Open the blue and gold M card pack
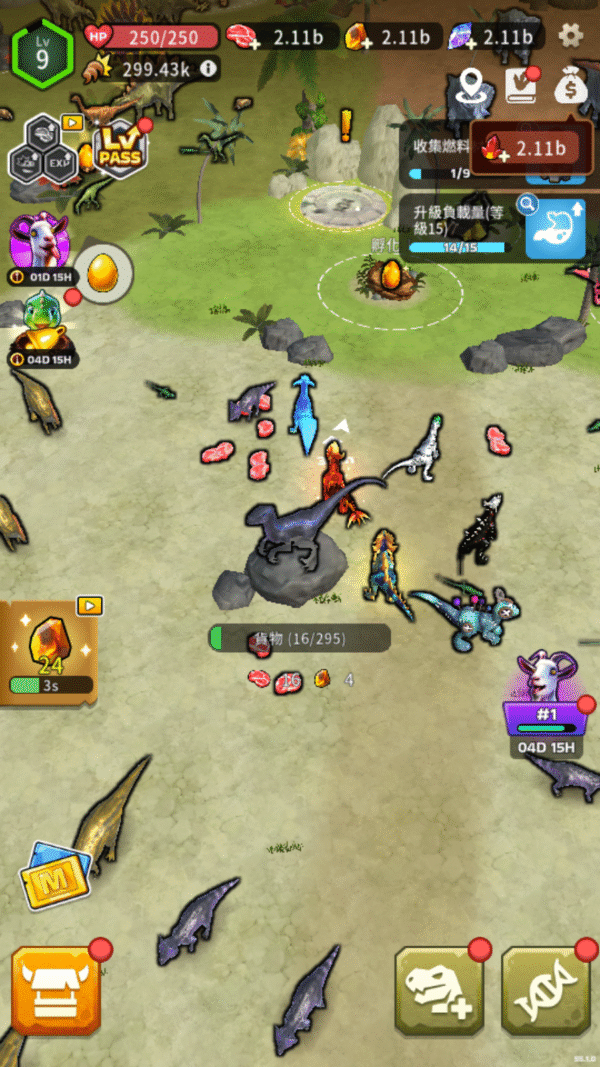 point(57,873)
